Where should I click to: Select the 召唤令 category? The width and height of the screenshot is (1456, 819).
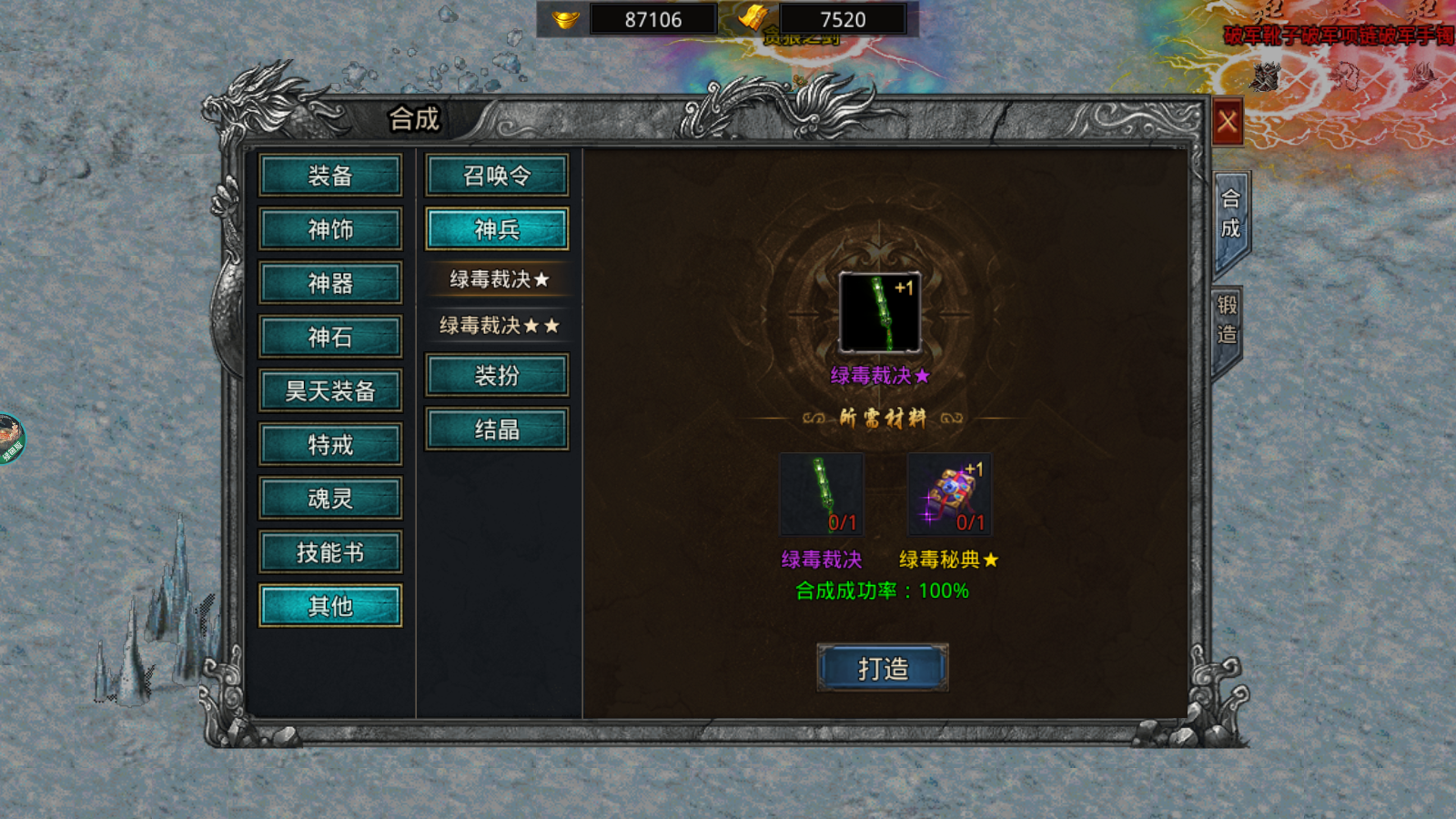(497, 176)
